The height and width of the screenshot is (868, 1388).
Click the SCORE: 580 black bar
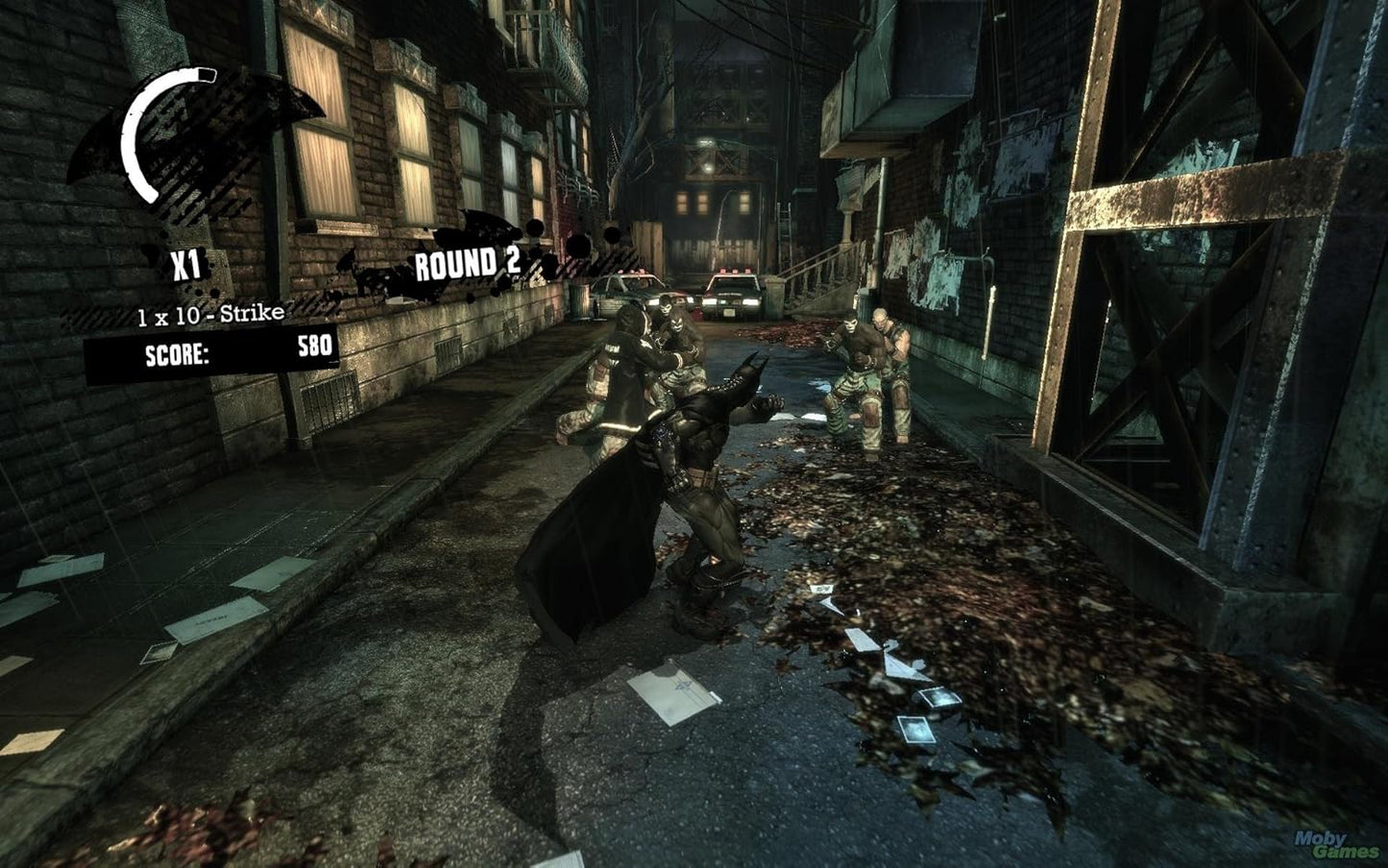coord(231,351)
